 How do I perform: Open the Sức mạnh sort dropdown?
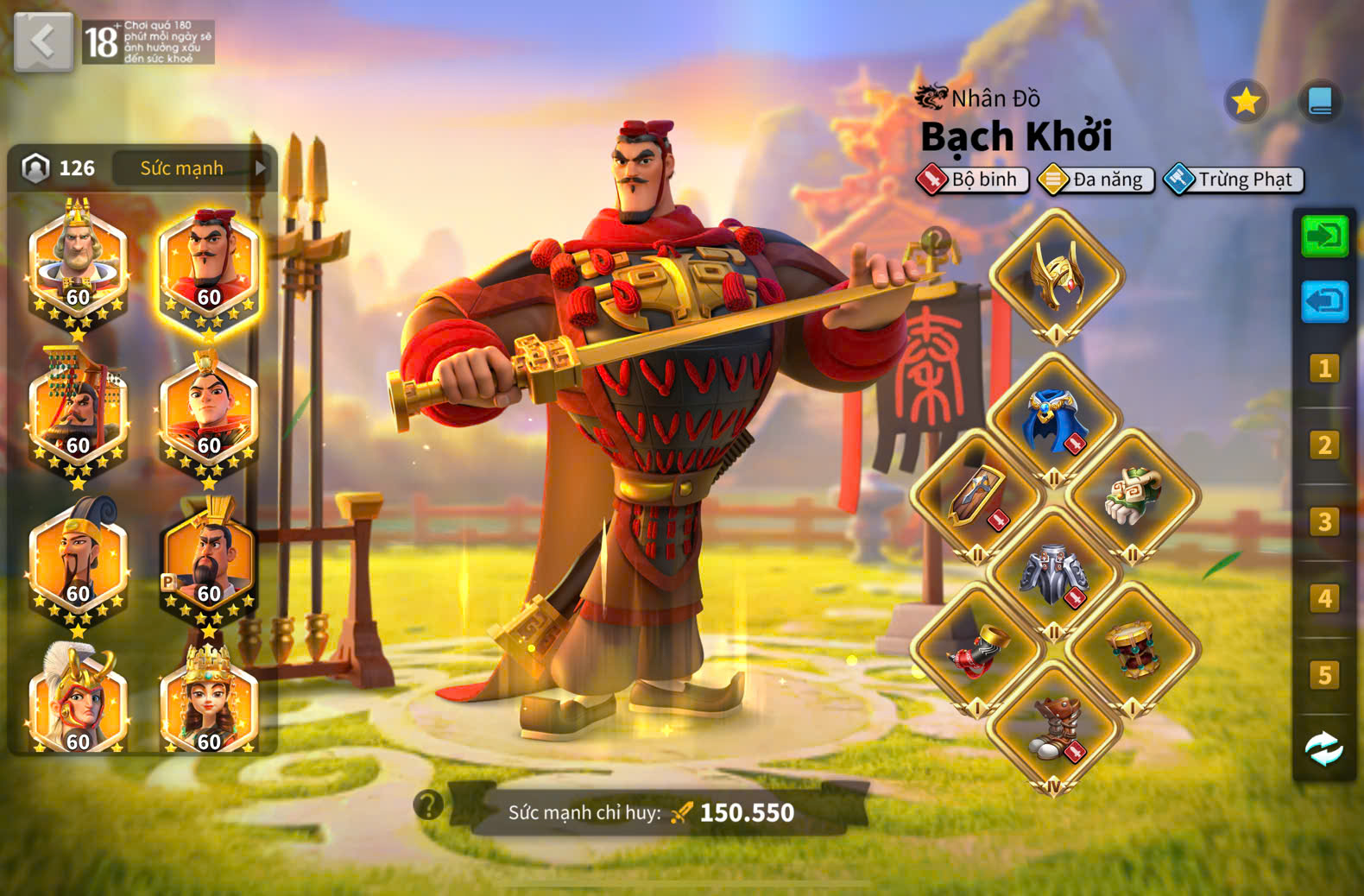192,168
